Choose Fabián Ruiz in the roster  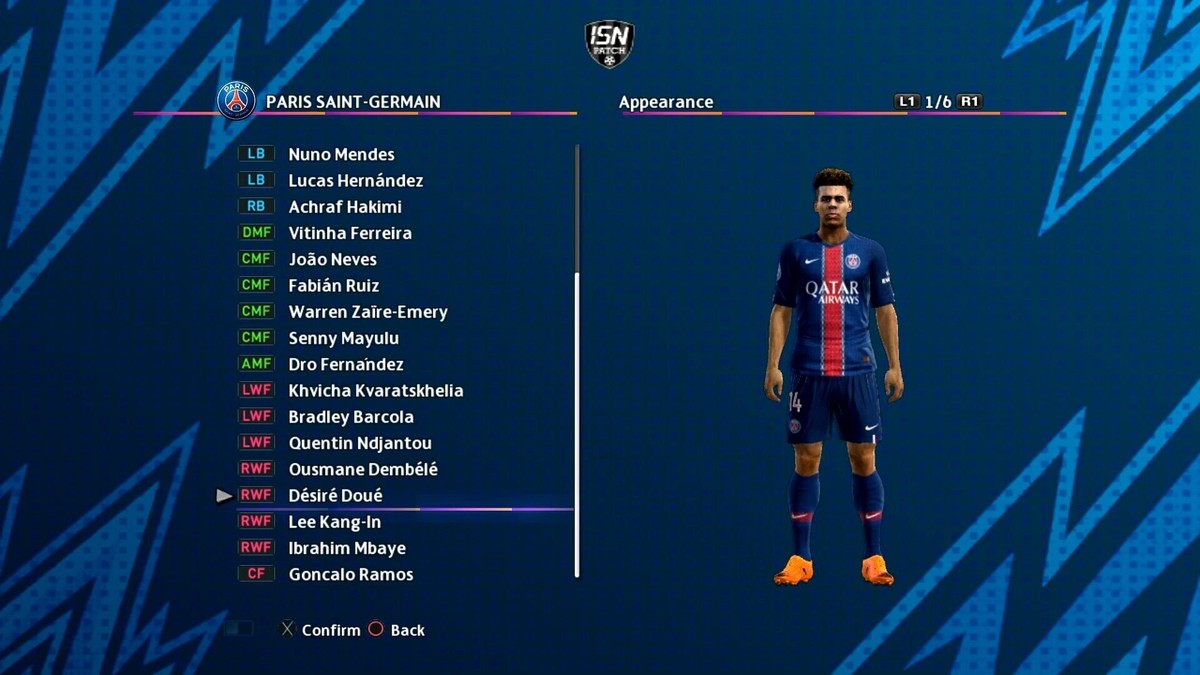[334, 285]
